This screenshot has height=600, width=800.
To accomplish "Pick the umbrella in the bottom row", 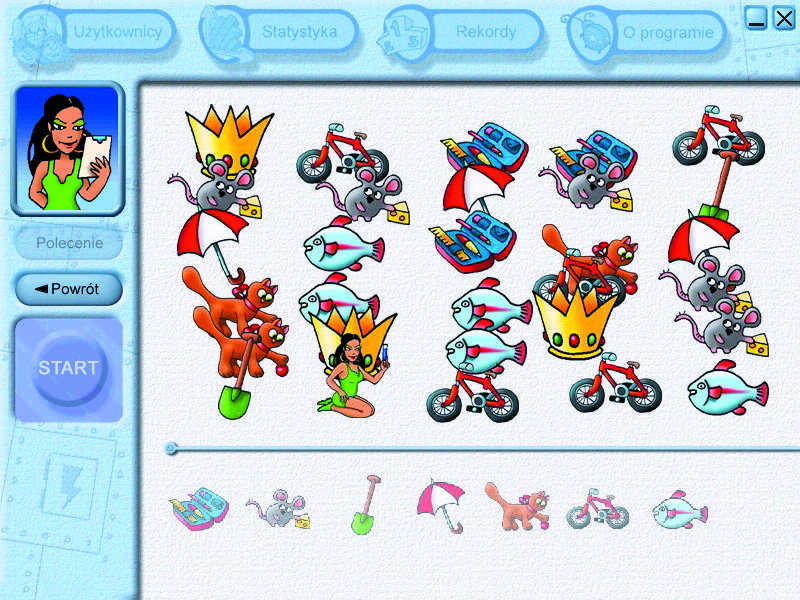I will pyautogui.click(x=441, y=505).
